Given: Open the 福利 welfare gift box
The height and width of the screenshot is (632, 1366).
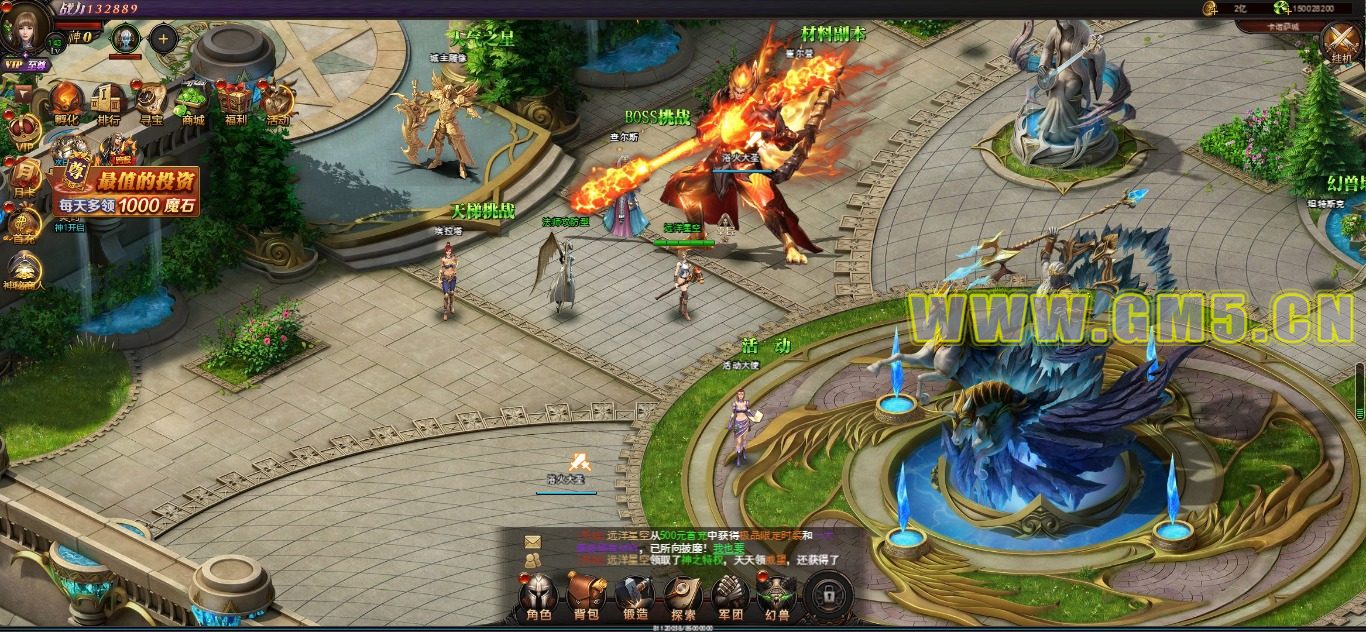Looking at the screenshot, I should pos(236,103).
